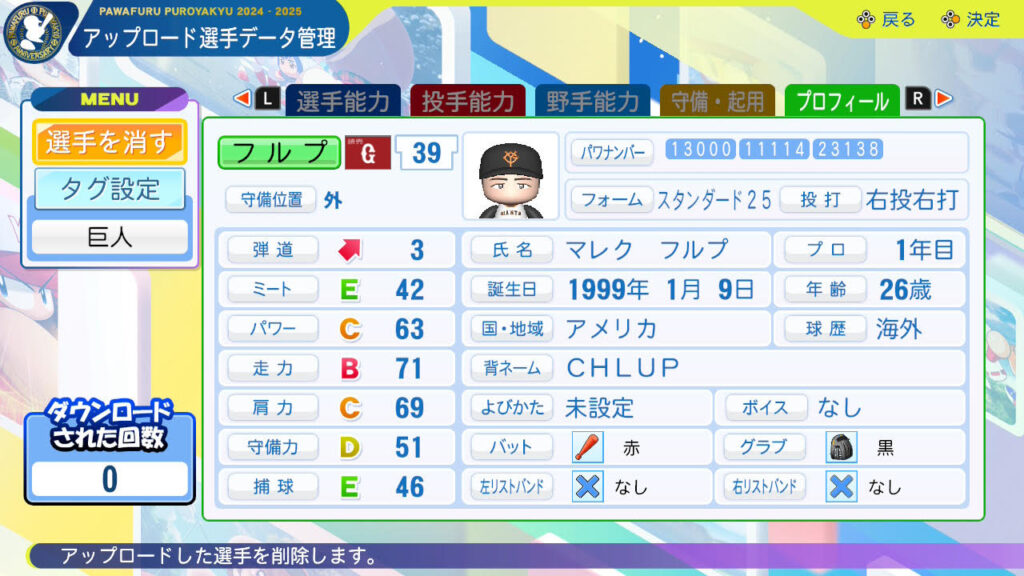The image size is (1024, 576).
Task: Click the right arrow beside the tabs
Action: (943, 98)
